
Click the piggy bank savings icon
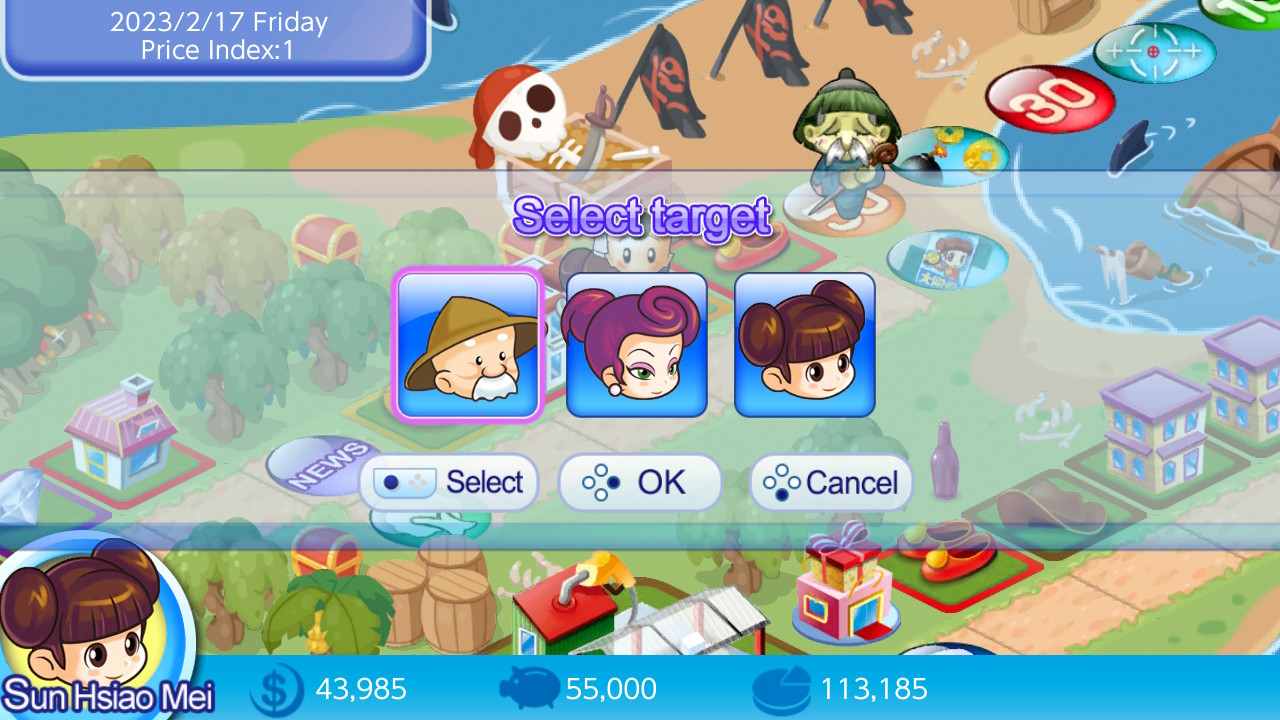coord(532,688)
